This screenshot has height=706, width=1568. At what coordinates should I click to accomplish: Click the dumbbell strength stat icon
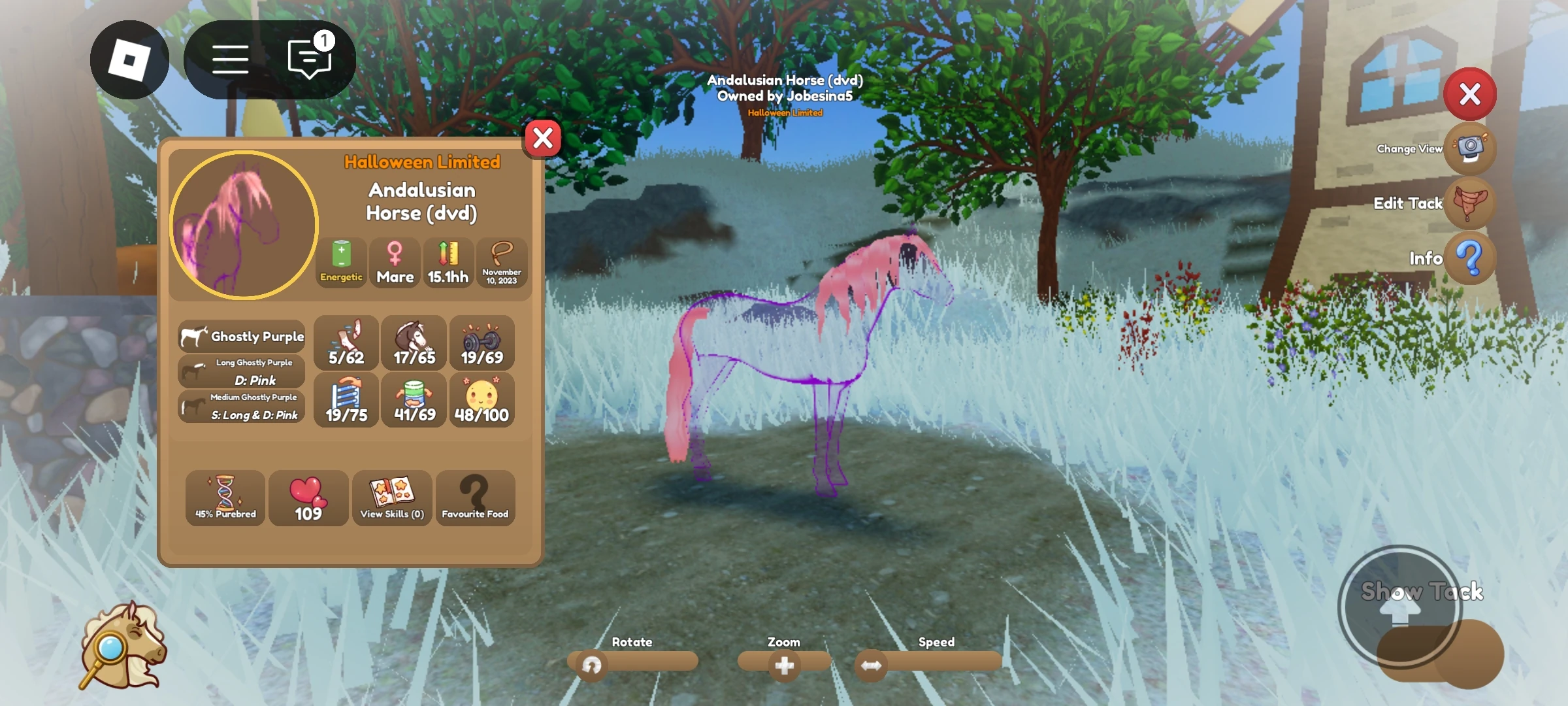coord(482,342)
